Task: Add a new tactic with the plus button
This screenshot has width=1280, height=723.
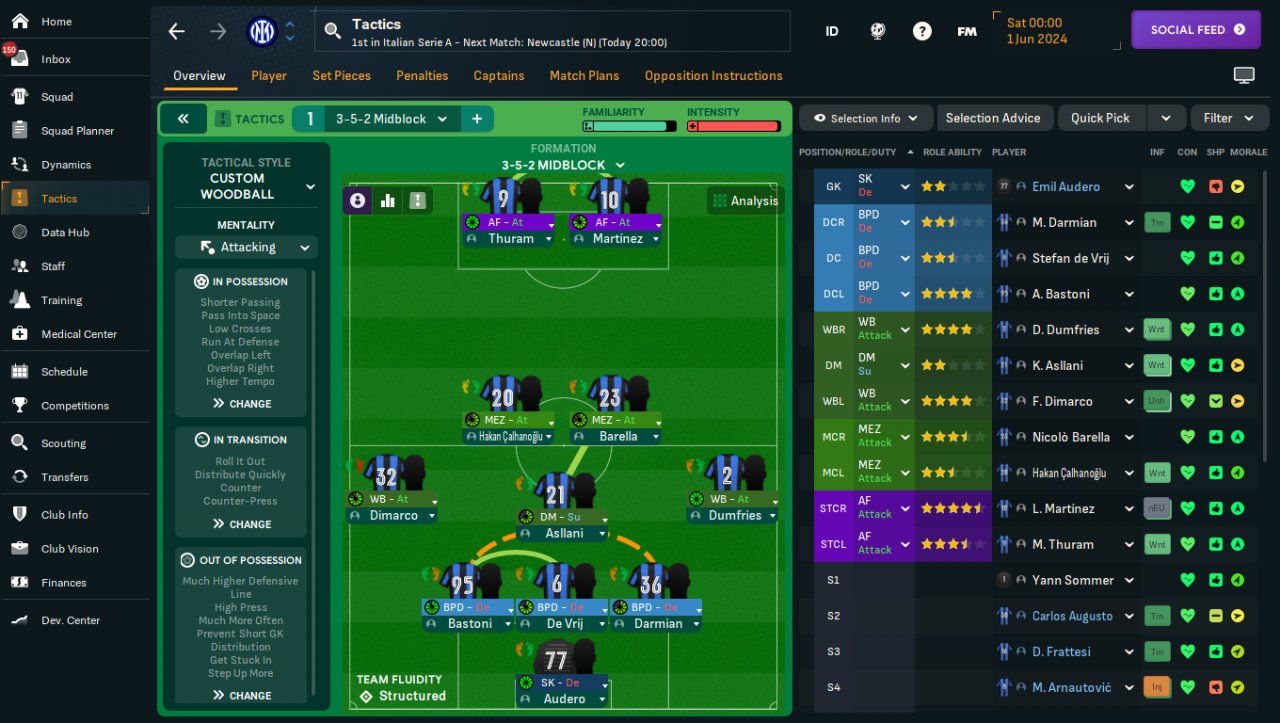Action: click(477, 119)
